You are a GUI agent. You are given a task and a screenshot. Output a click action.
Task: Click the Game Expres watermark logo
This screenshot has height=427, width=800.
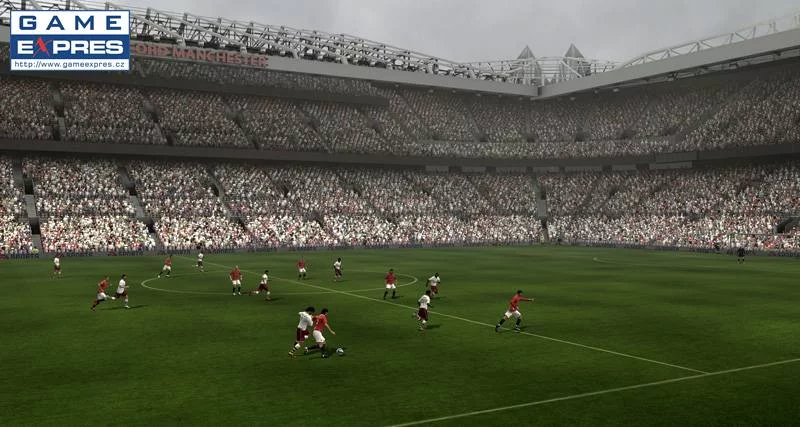pyautogui.click(x=69, y=39)
